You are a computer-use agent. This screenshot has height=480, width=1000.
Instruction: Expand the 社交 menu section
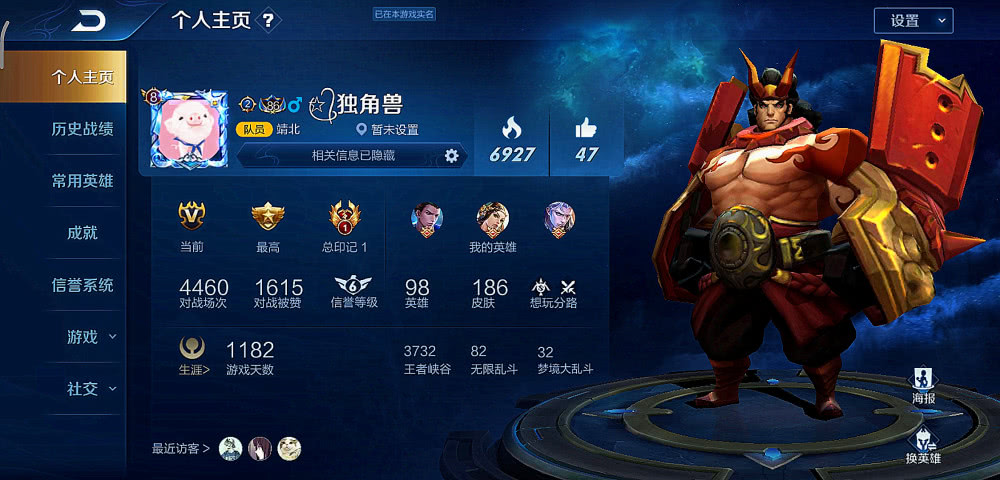point(90,389)
